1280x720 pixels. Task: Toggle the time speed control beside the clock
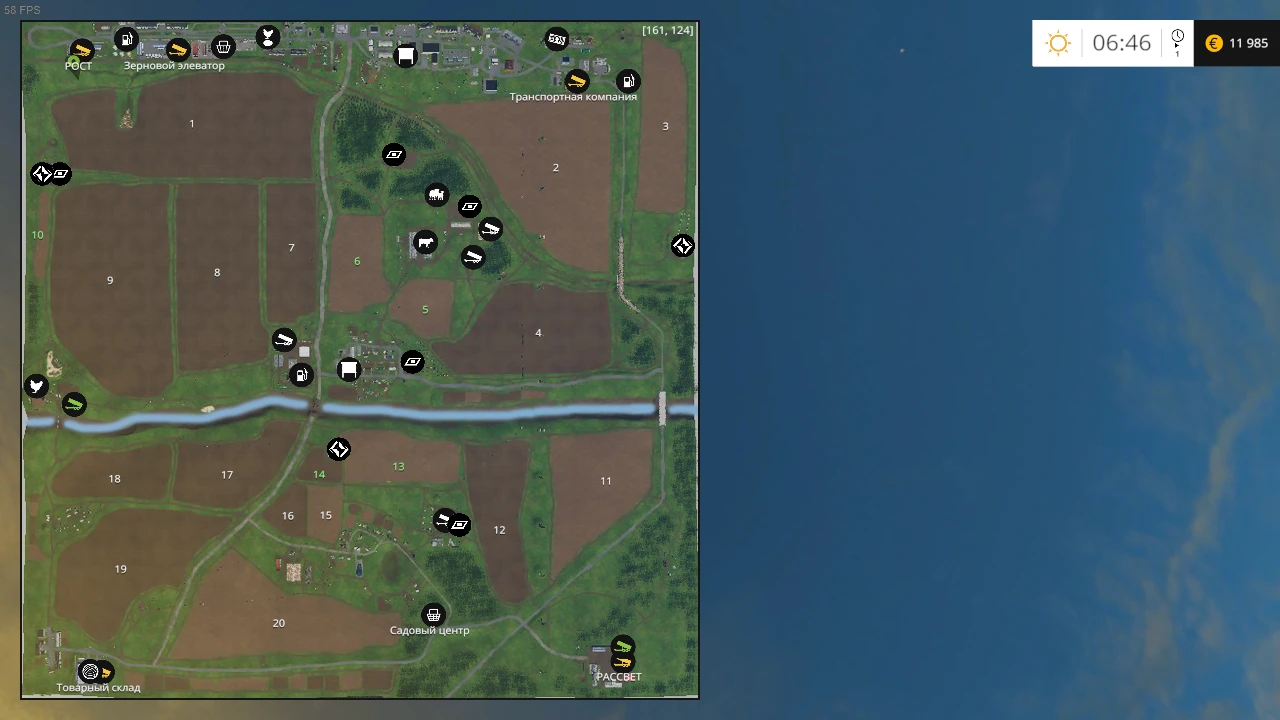click(x=1177, y=42)
